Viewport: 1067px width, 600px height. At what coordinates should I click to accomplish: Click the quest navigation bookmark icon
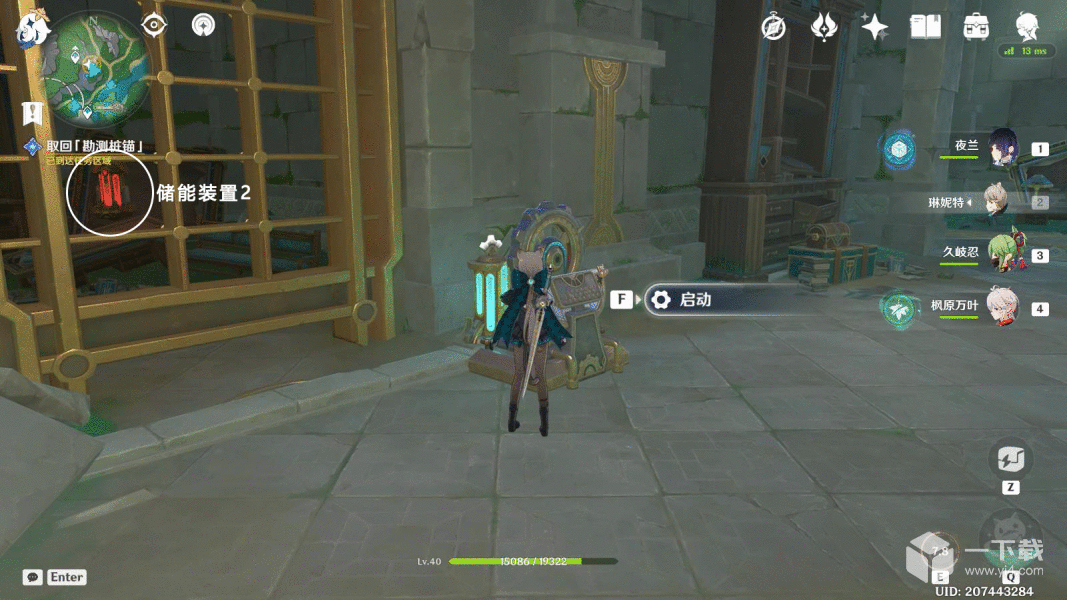coord(33,111)
